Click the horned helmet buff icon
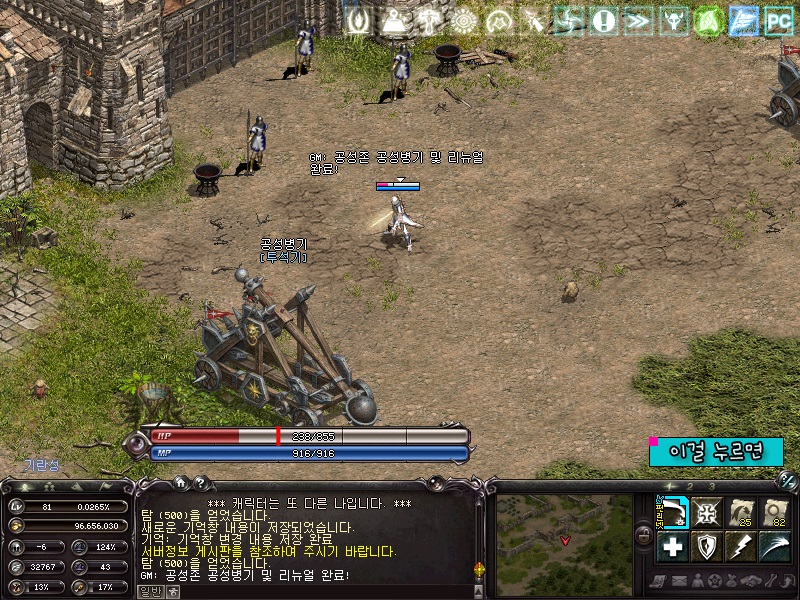Screen dimensions: 800x600 673,20
